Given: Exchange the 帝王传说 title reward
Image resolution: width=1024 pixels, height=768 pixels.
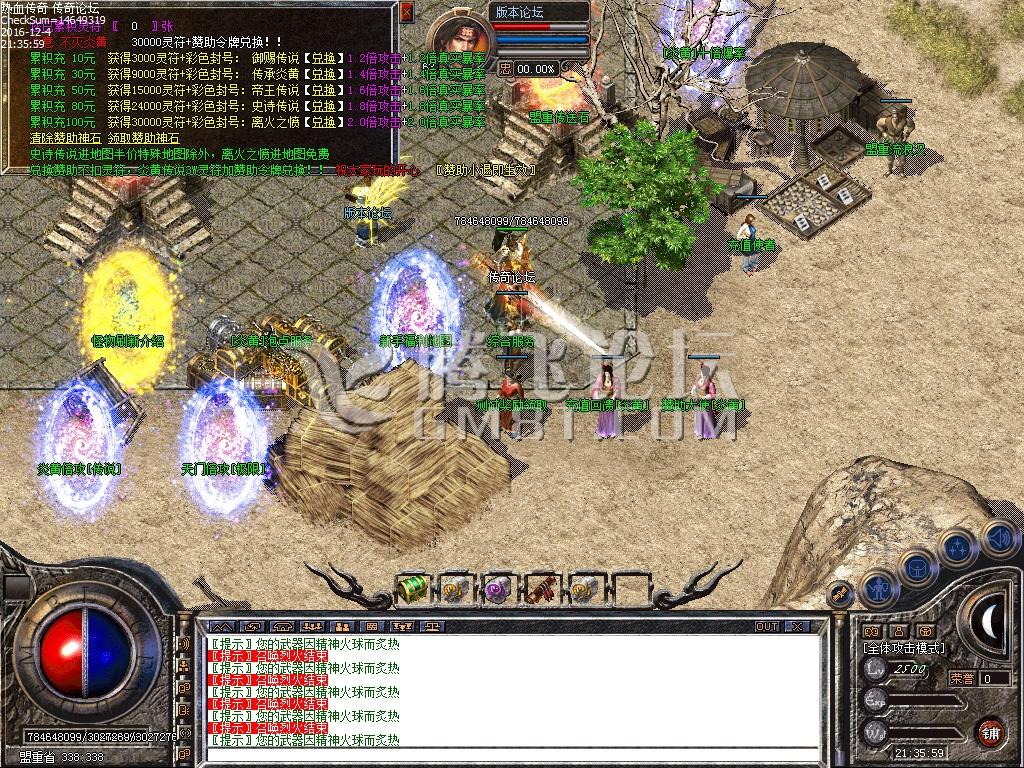Looking at the screenshot, I should tap(322, 90).
